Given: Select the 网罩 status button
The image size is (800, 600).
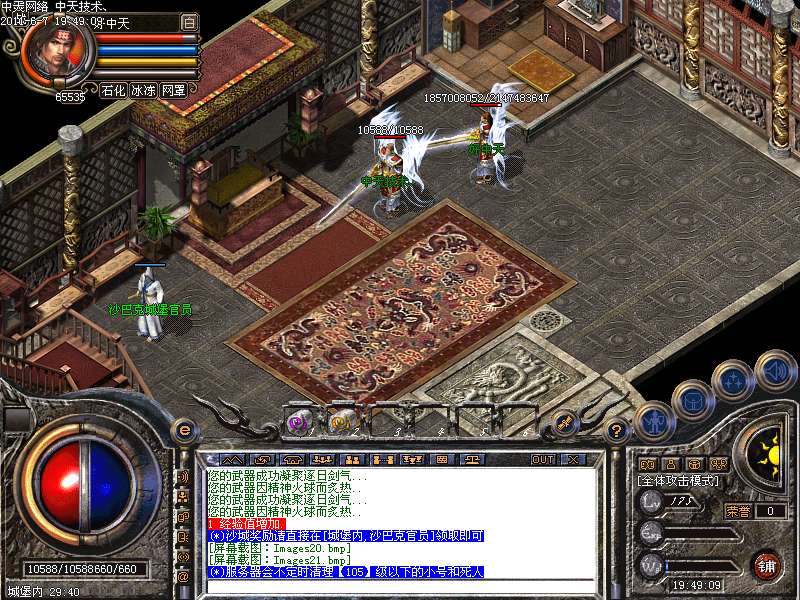Looking at the screenshot, I should [x=173, y=90].
